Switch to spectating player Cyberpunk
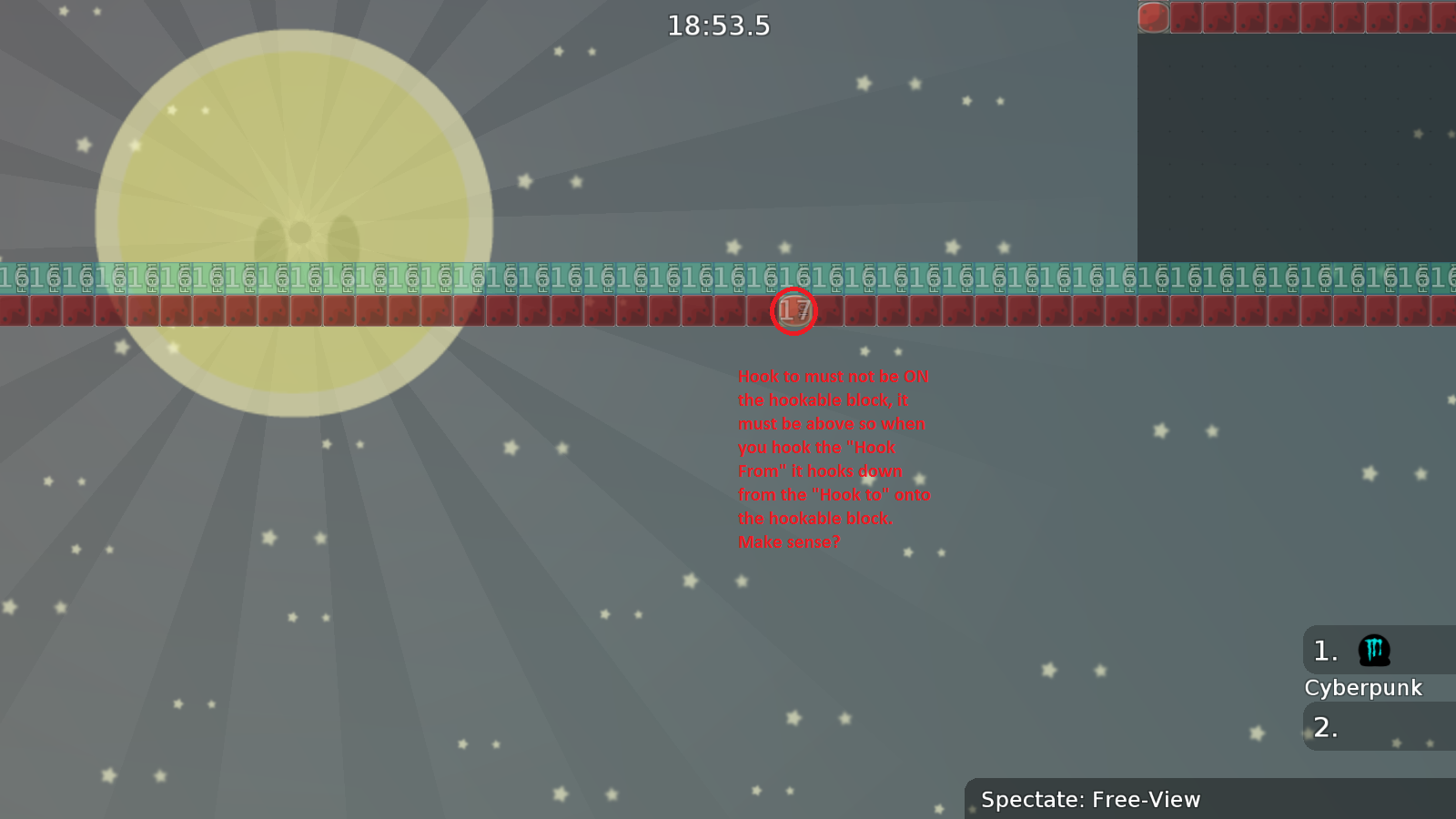The width and height of the screenshot is (1456, 819). [x=1363, y=688]
